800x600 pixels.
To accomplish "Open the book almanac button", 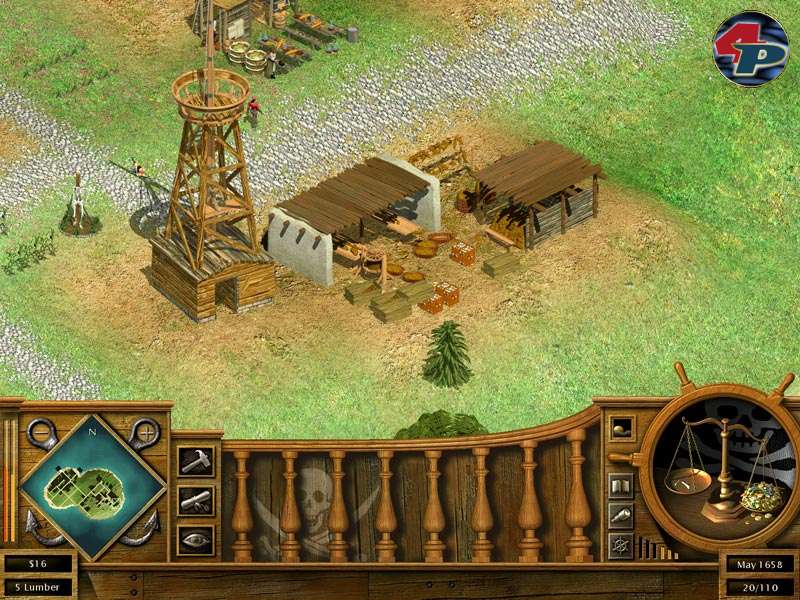I will [620, 486].
